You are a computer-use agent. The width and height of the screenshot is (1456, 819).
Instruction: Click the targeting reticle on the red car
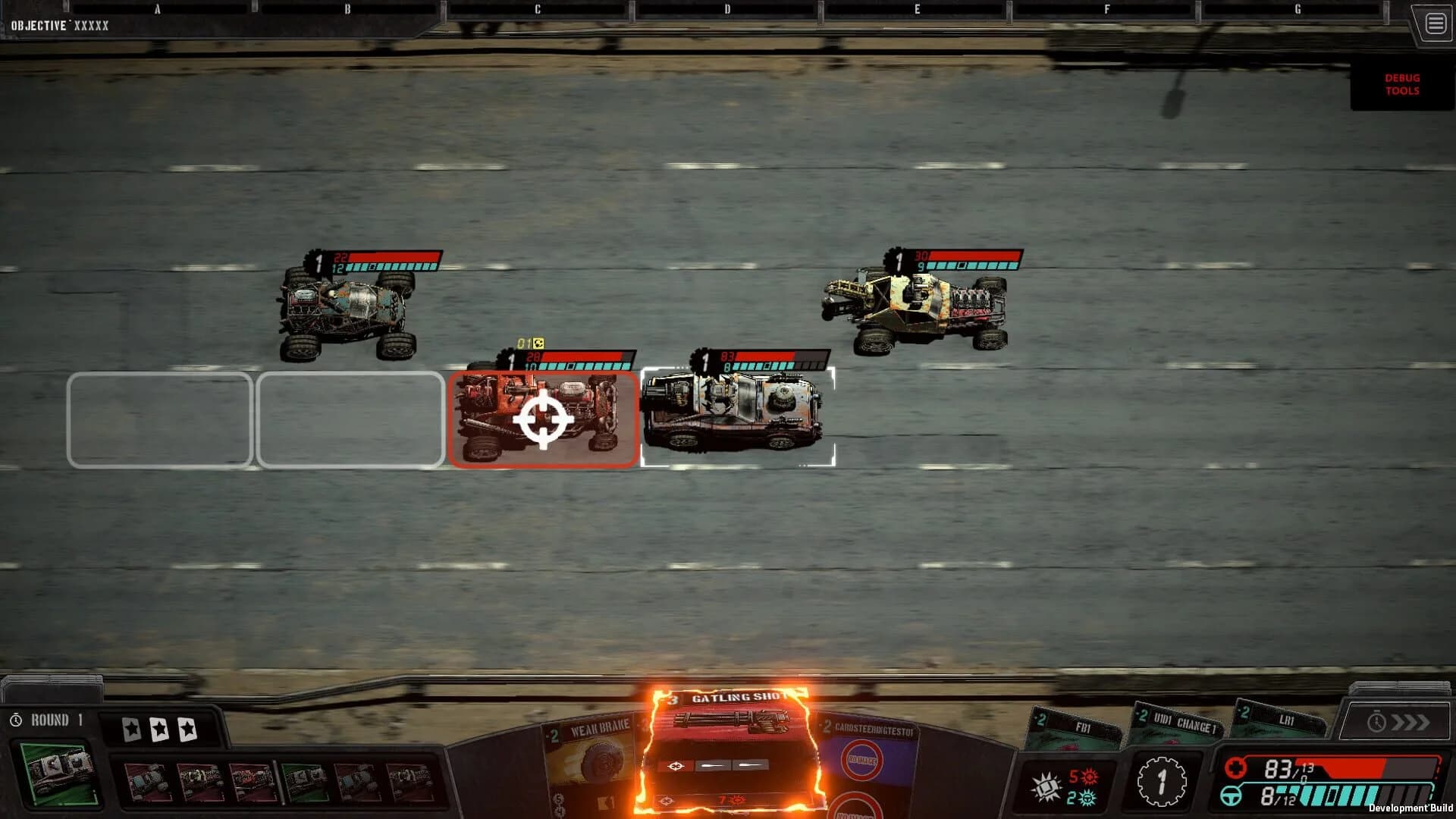[542, 419]
